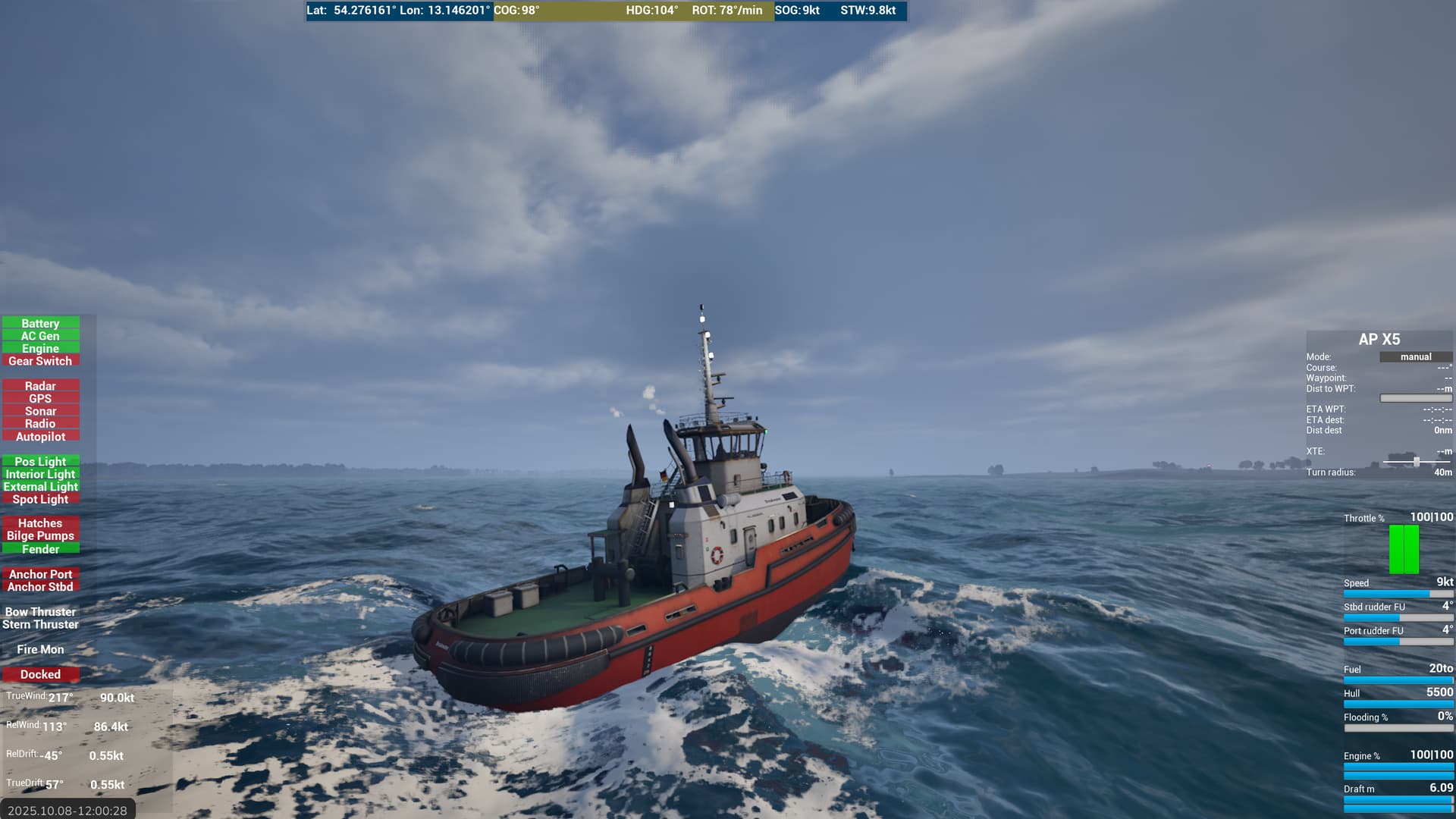Engage the Autopilot button
The image size is (1456, 819).
tap(40, 437)
